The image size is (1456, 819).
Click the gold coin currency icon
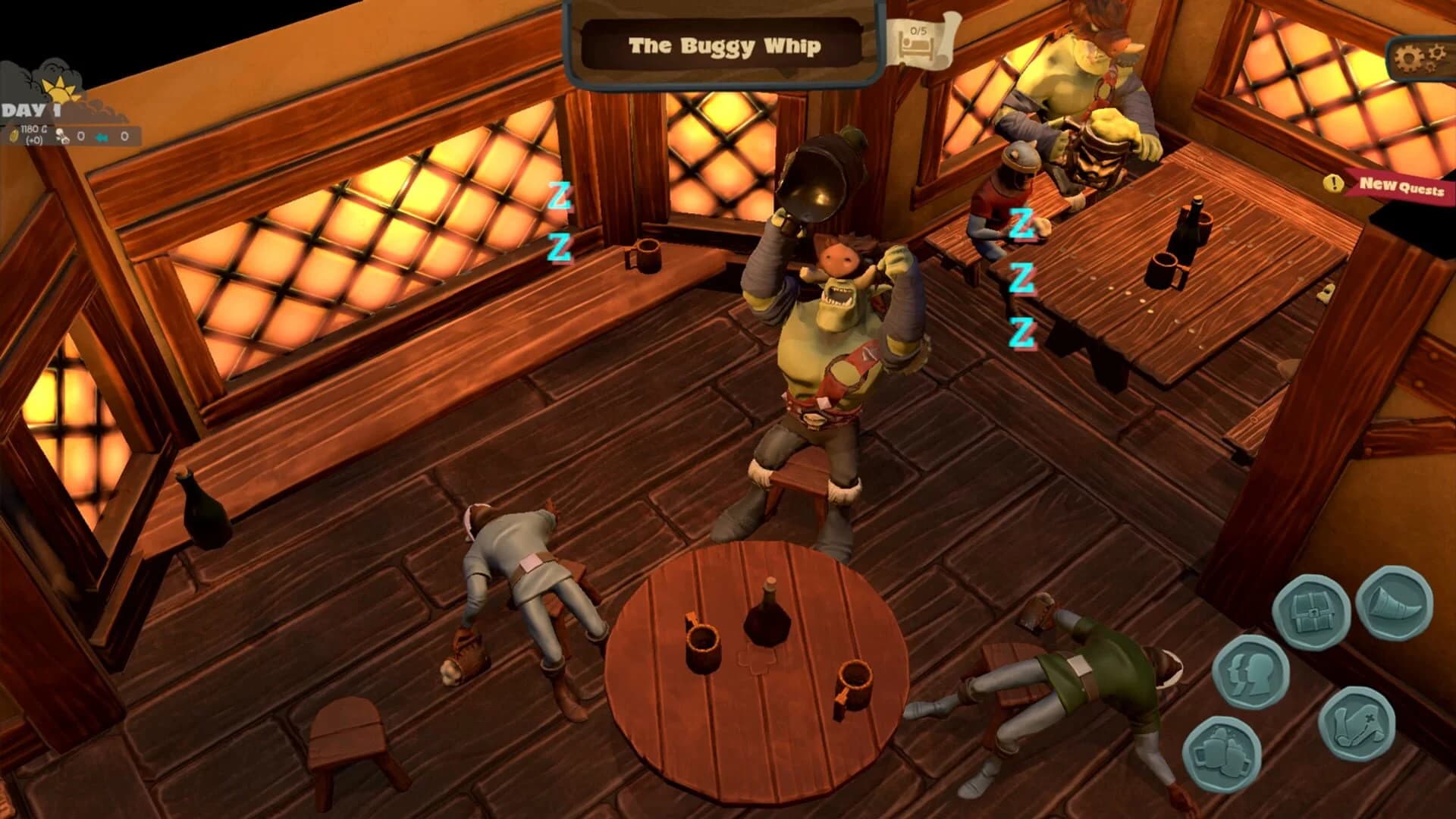[x=14, y=136]
